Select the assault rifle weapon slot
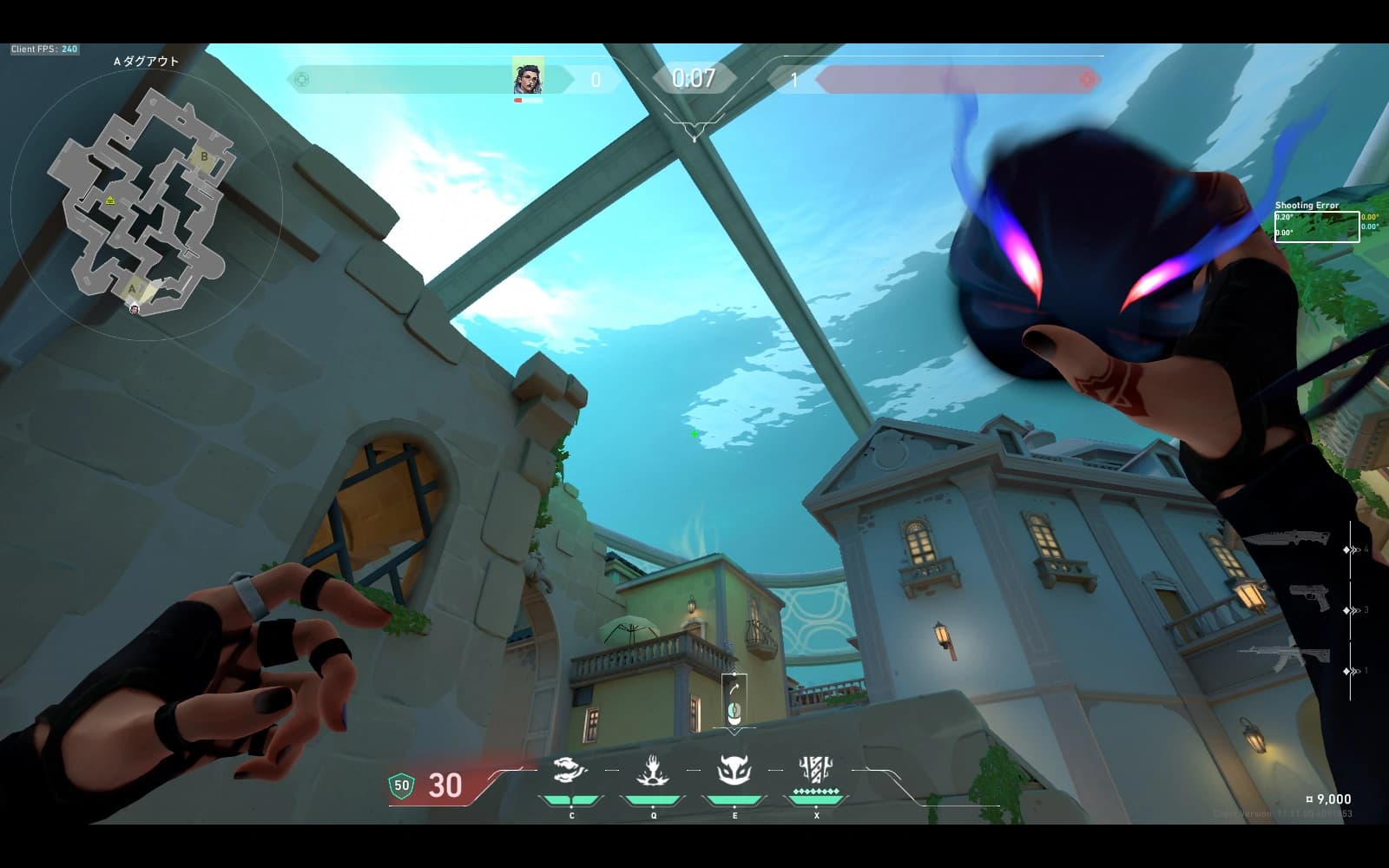Screen dimensions: 1389x868 point(1285,657)
